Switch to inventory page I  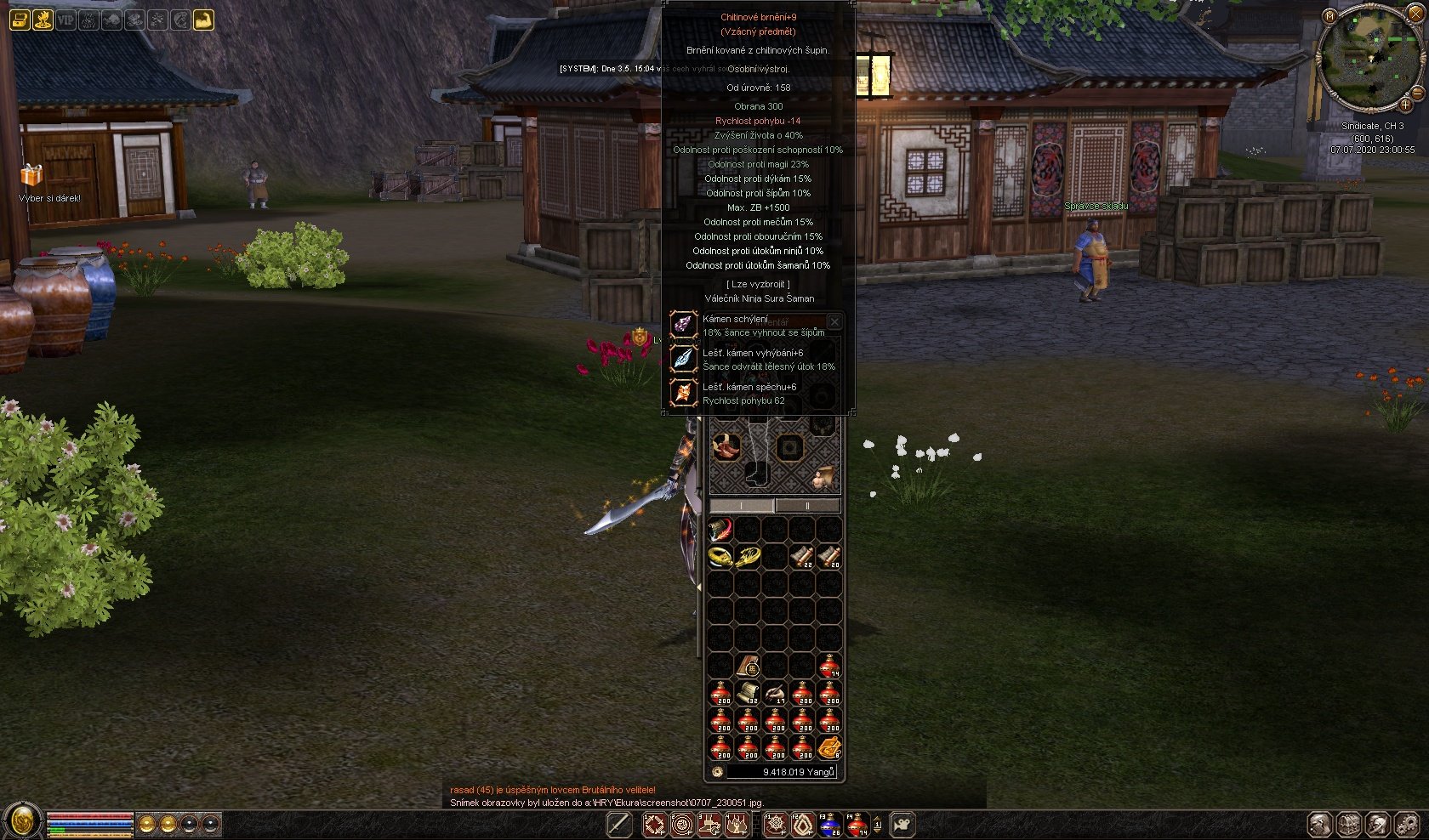742,506
